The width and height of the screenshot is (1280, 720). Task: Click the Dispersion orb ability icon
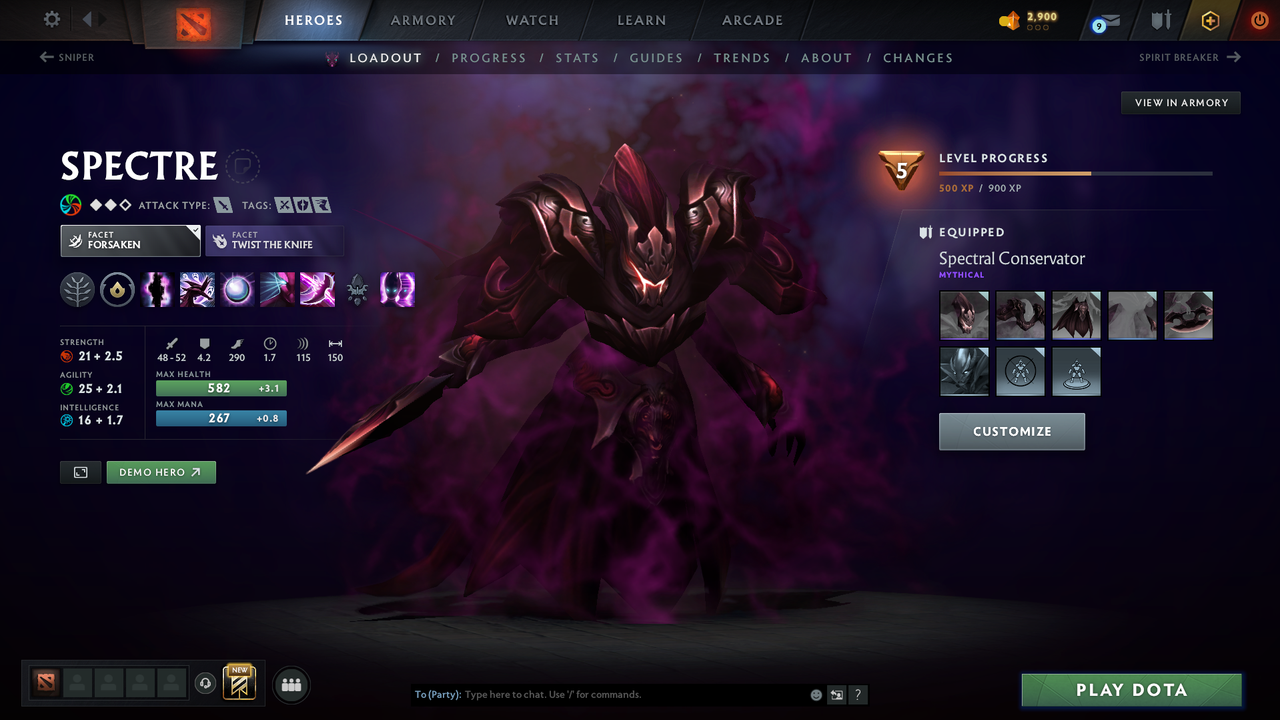(x=237, y=290)
